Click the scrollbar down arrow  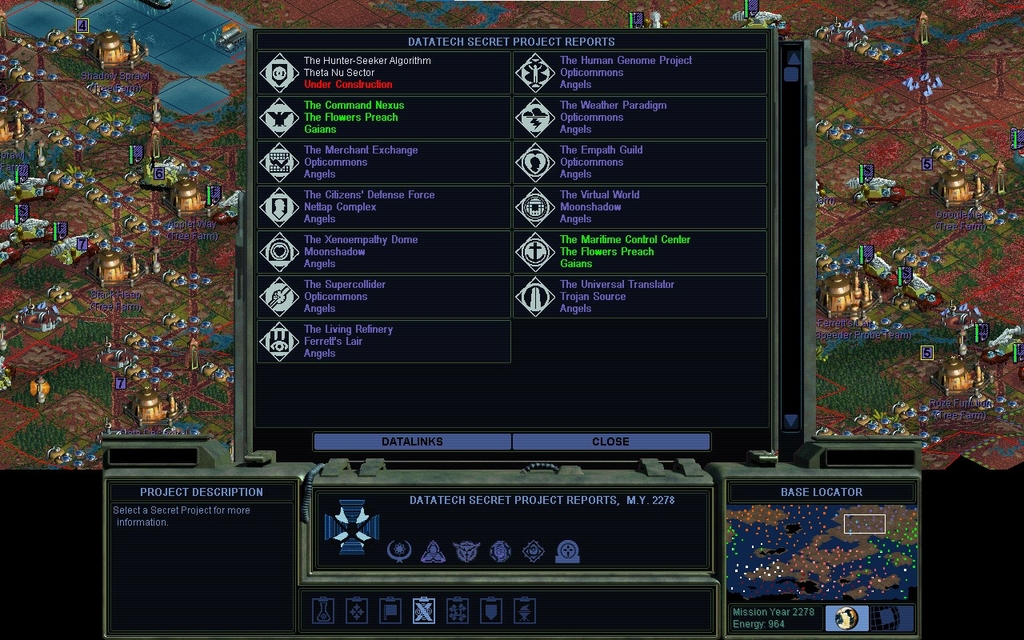(791, 421)
